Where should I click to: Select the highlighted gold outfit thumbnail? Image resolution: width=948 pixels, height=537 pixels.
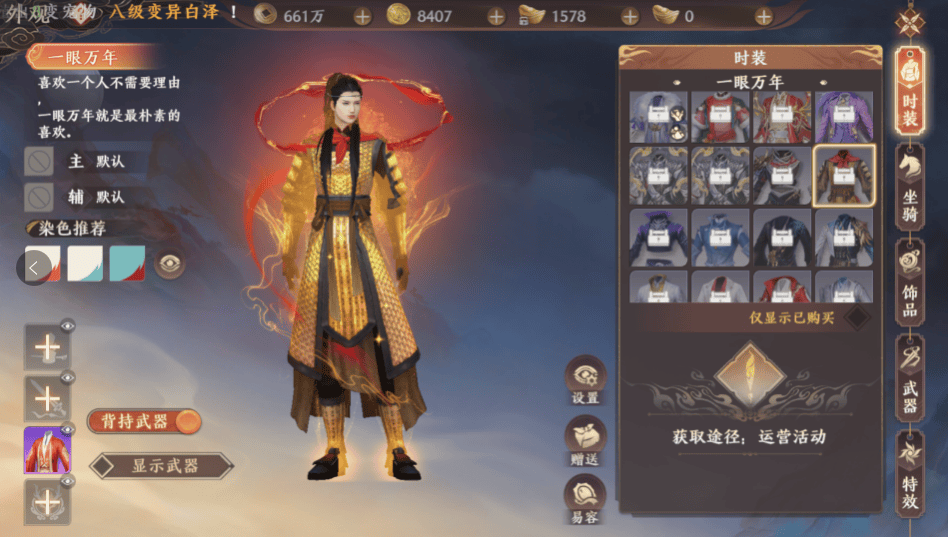click(x=845, y=176)
